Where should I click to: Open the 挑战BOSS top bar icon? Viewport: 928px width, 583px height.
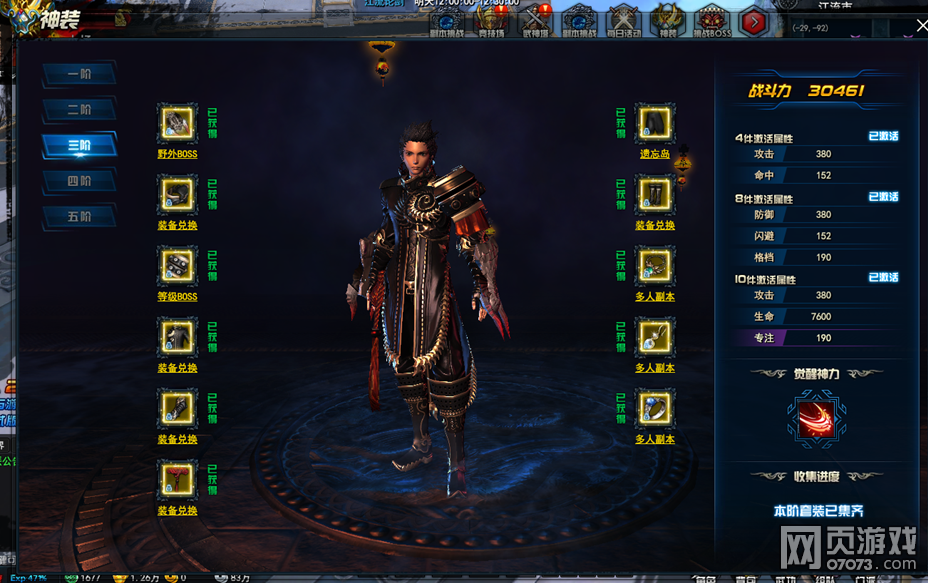[x=713, y=19]
